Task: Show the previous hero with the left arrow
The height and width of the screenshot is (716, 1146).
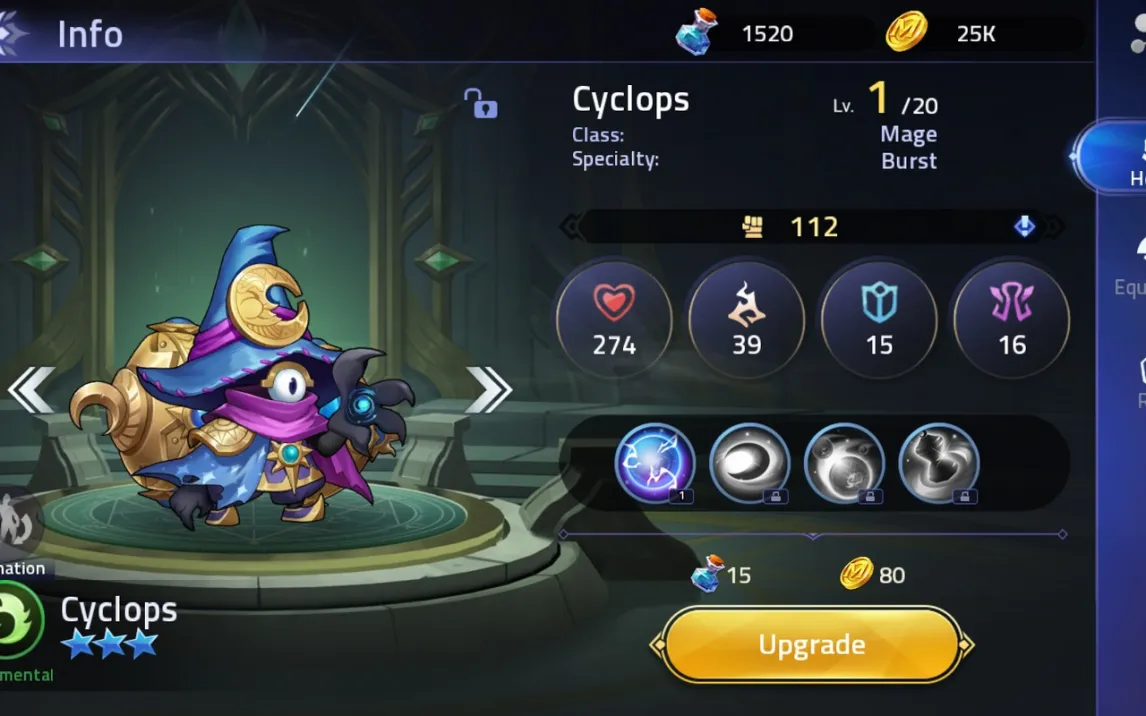Action: 31,389
